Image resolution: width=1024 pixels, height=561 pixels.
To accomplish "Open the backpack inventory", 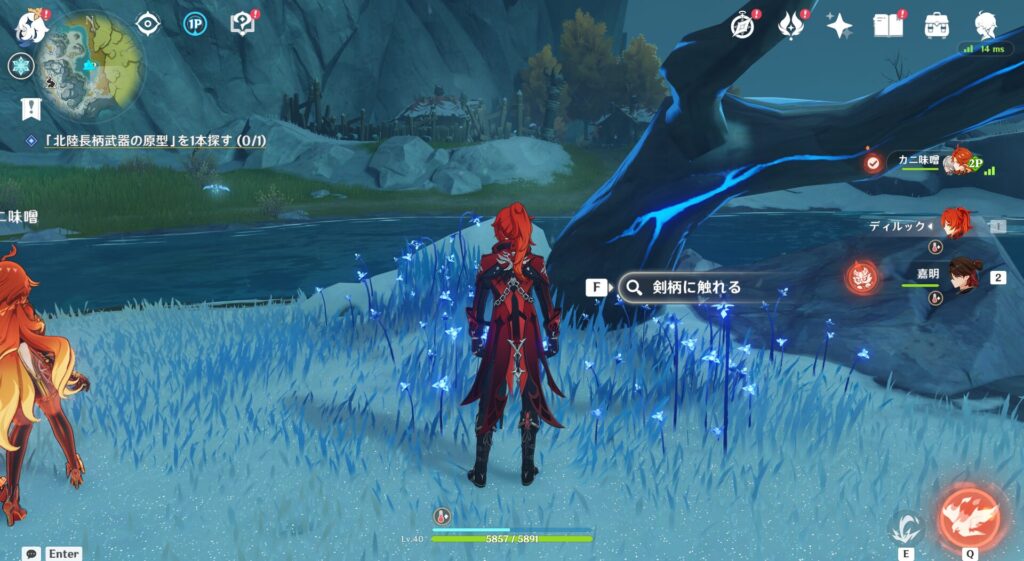I will click(x=937, y=25).
